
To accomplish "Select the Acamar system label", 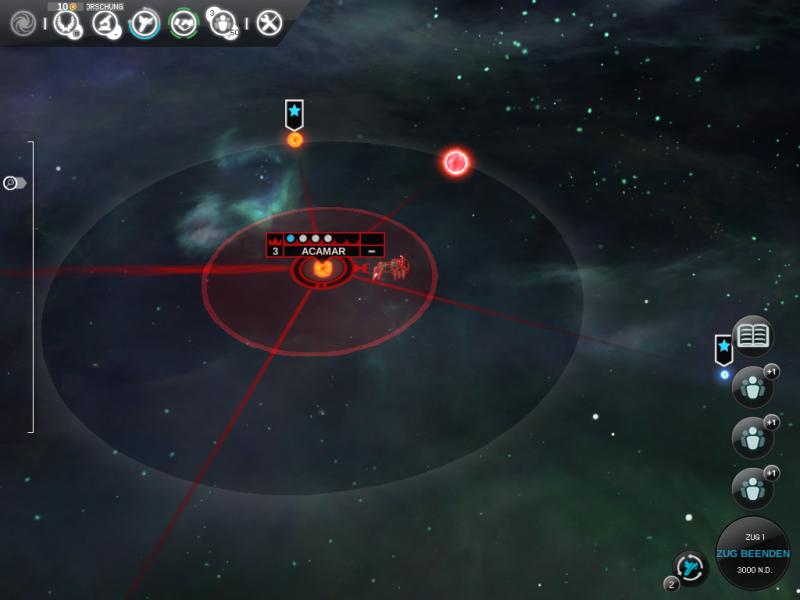I will click(324, 251).
